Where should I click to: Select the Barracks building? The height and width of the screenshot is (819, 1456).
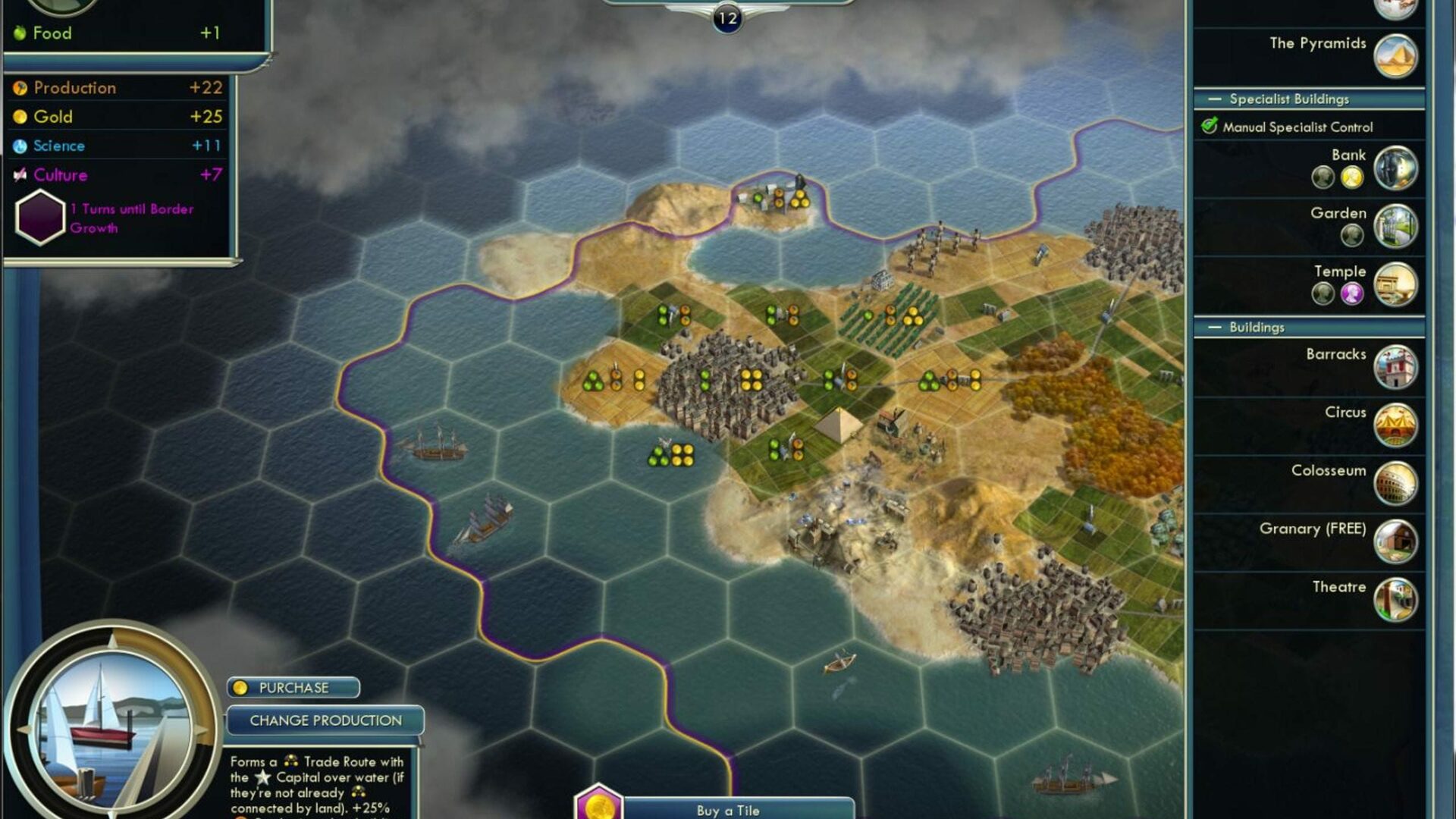(1395, 367)
